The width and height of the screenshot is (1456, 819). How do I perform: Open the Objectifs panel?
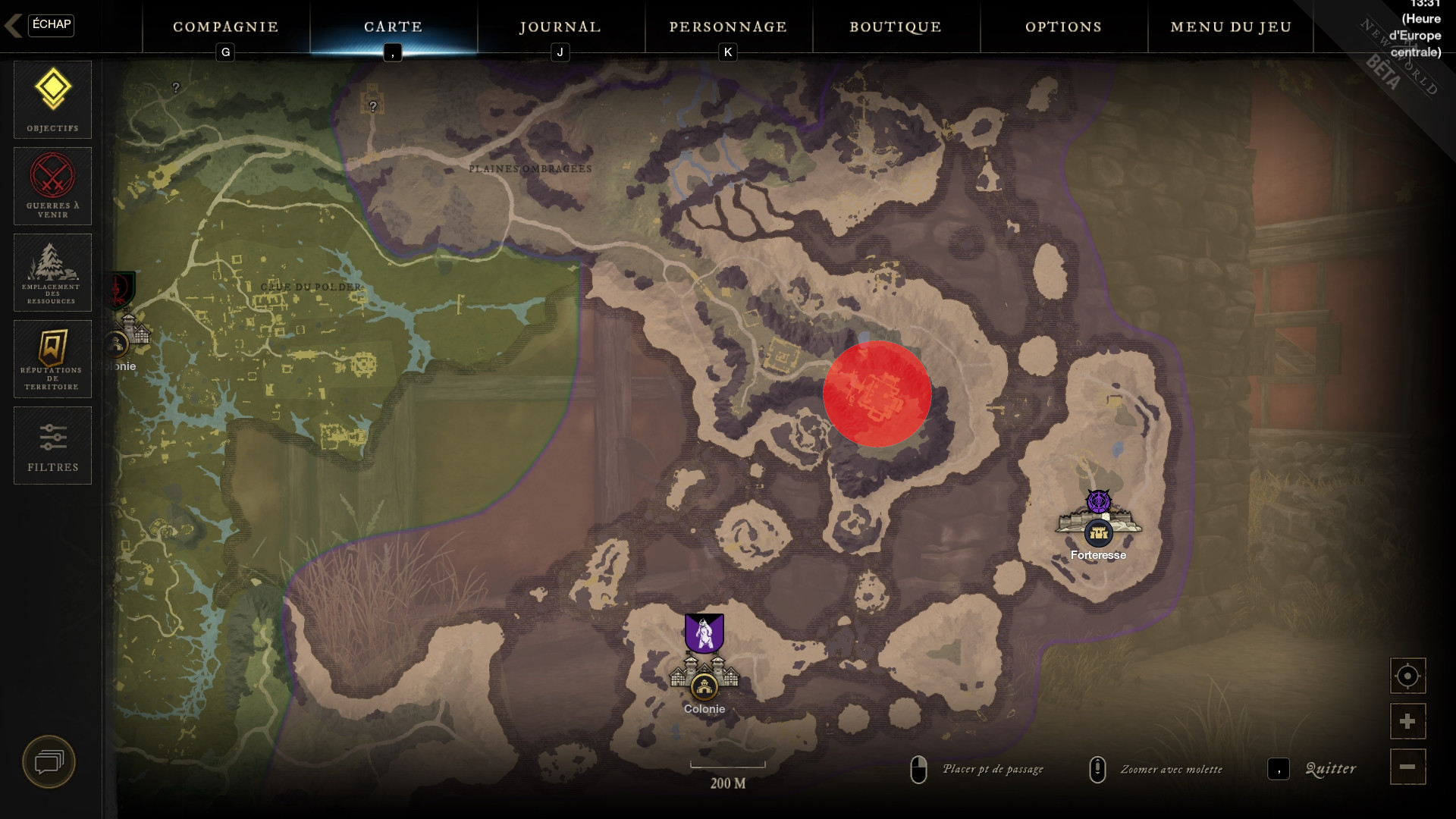52,99
